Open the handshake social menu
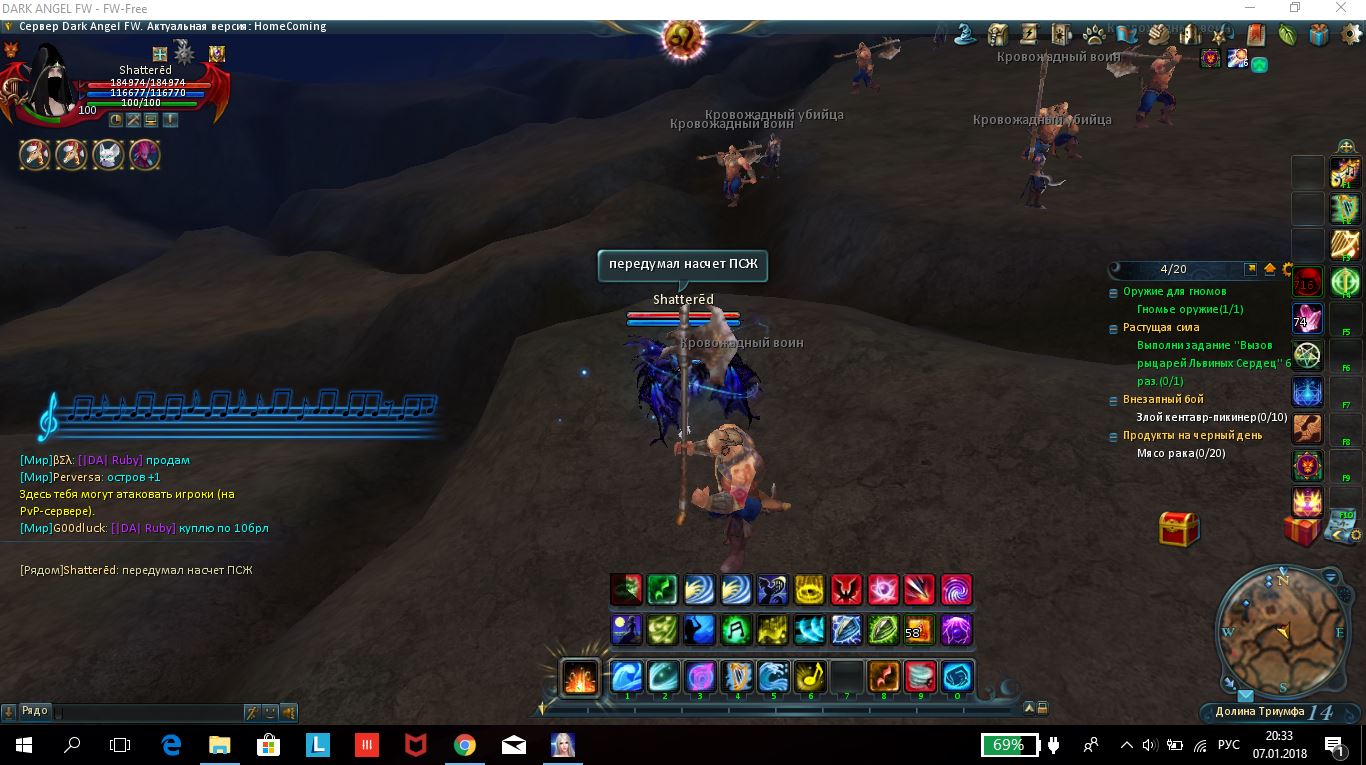Screen dimensions: 1366x765 pyautogui.click(x=1159, y=35)
